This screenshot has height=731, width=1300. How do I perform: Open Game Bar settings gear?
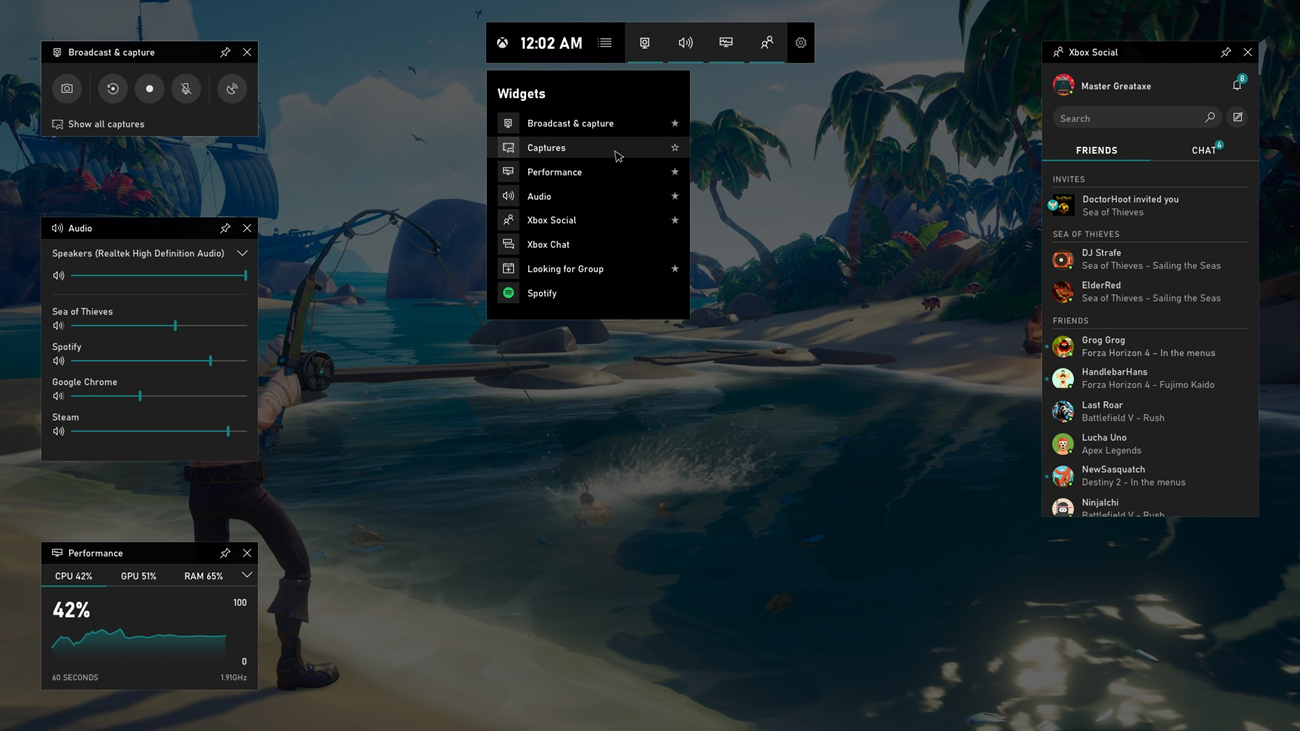(800, 42)
